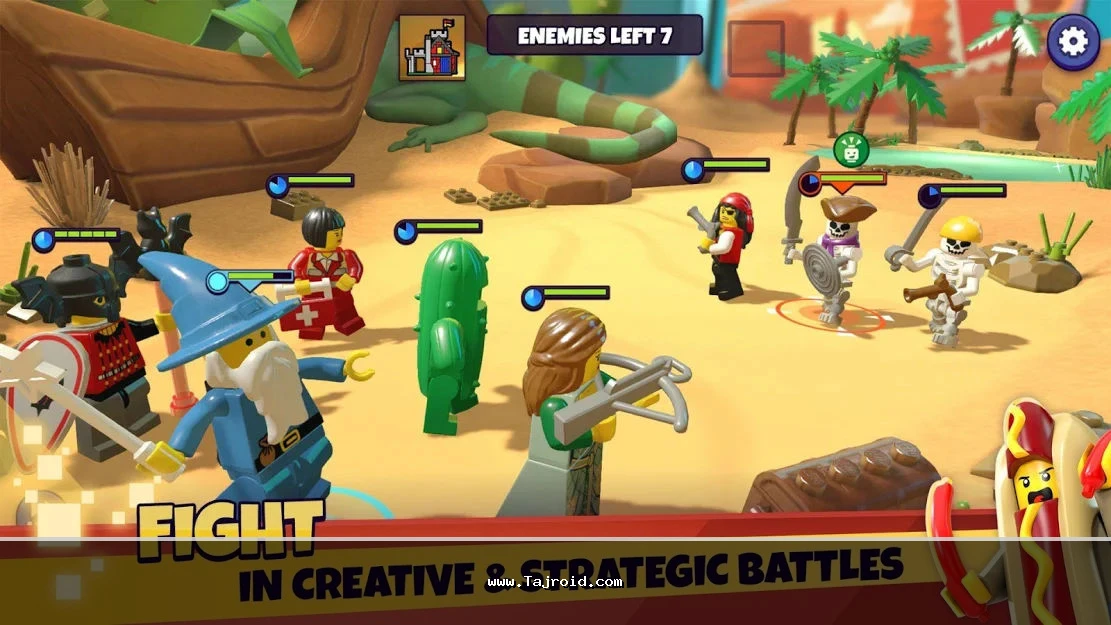Click the green skull status icon

coord(851,150)
